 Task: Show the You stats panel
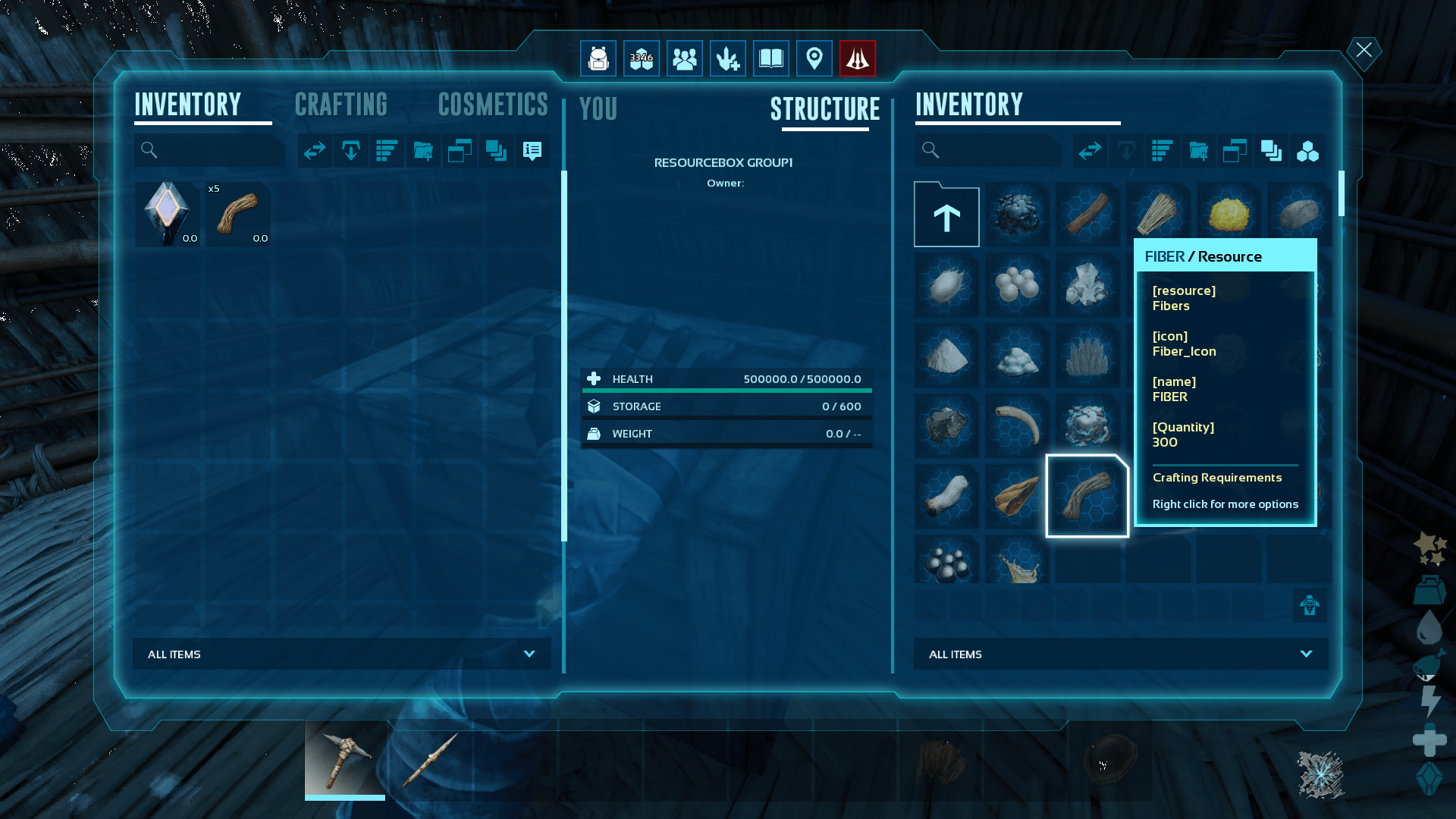[598, 109]
